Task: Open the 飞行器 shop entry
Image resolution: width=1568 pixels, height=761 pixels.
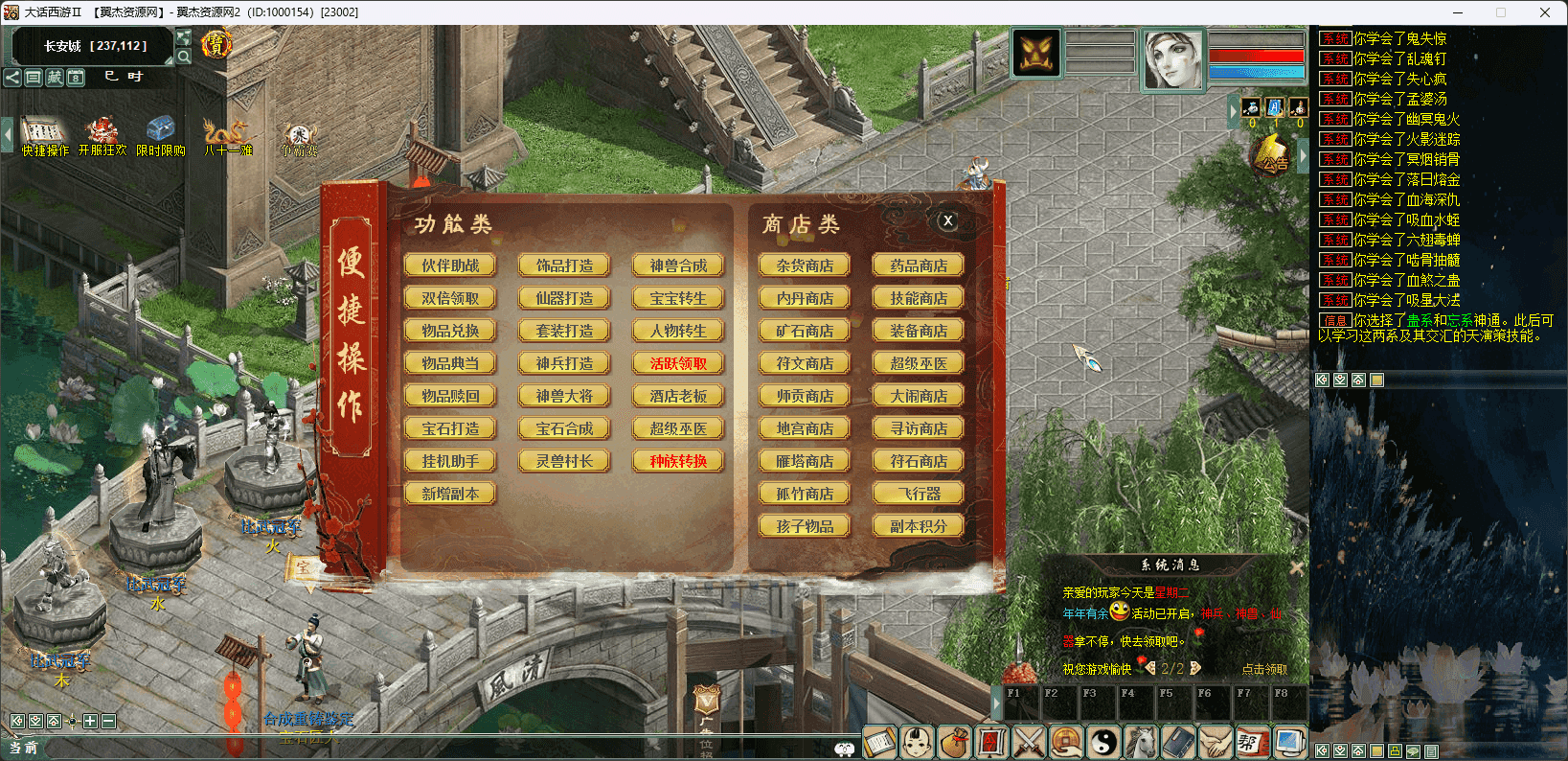Action: pos(919,494)
